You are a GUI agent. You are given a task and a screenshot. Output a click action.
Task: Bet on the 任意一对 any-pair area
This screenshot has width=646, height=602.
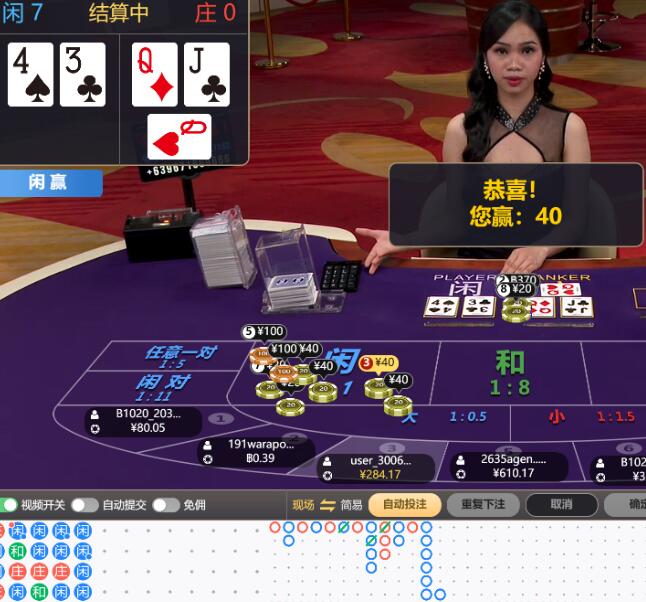[180, 357]
